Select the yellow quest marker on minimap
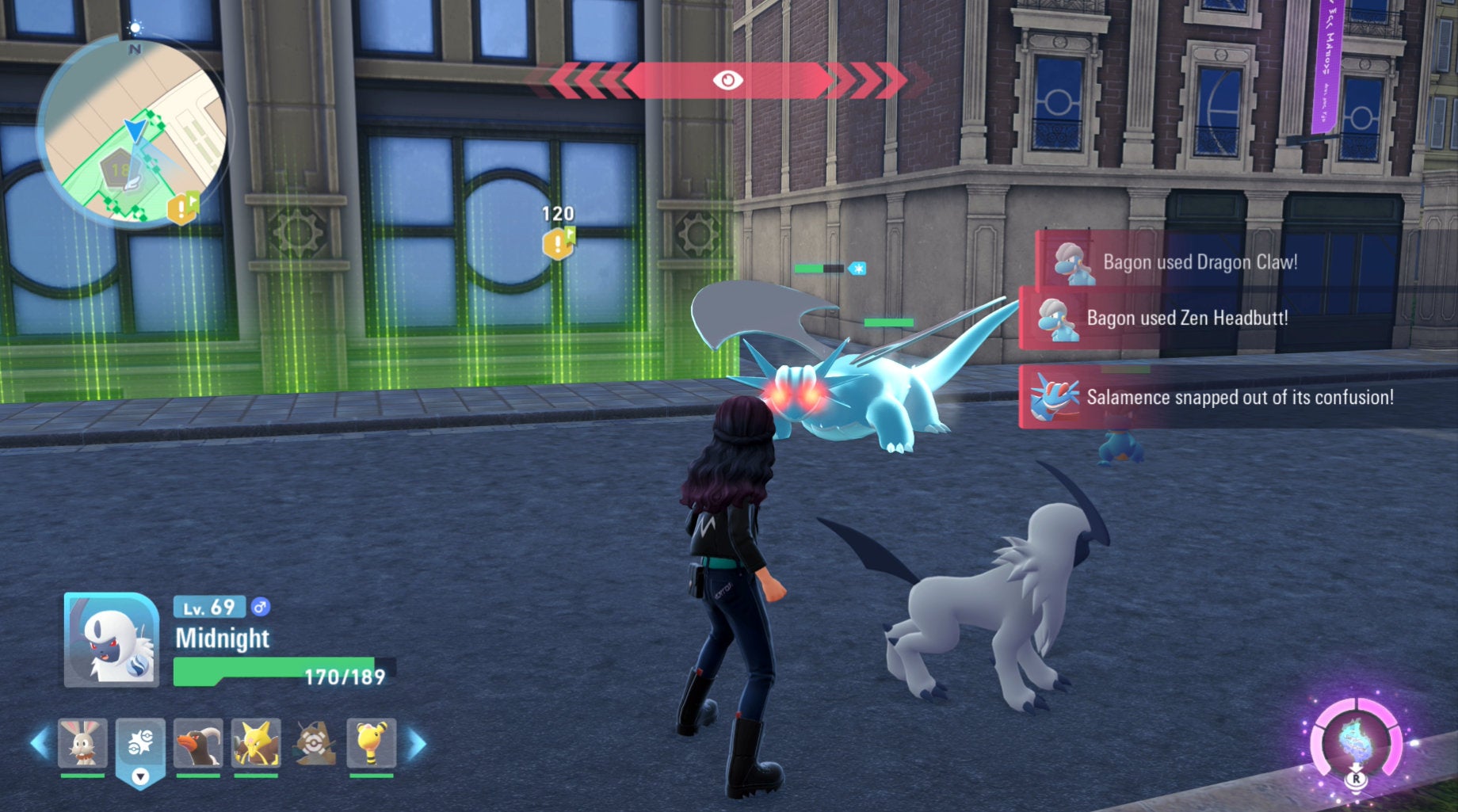This screenshot has height=812, width=1458. pyautogui.click(x=183, y=208)
